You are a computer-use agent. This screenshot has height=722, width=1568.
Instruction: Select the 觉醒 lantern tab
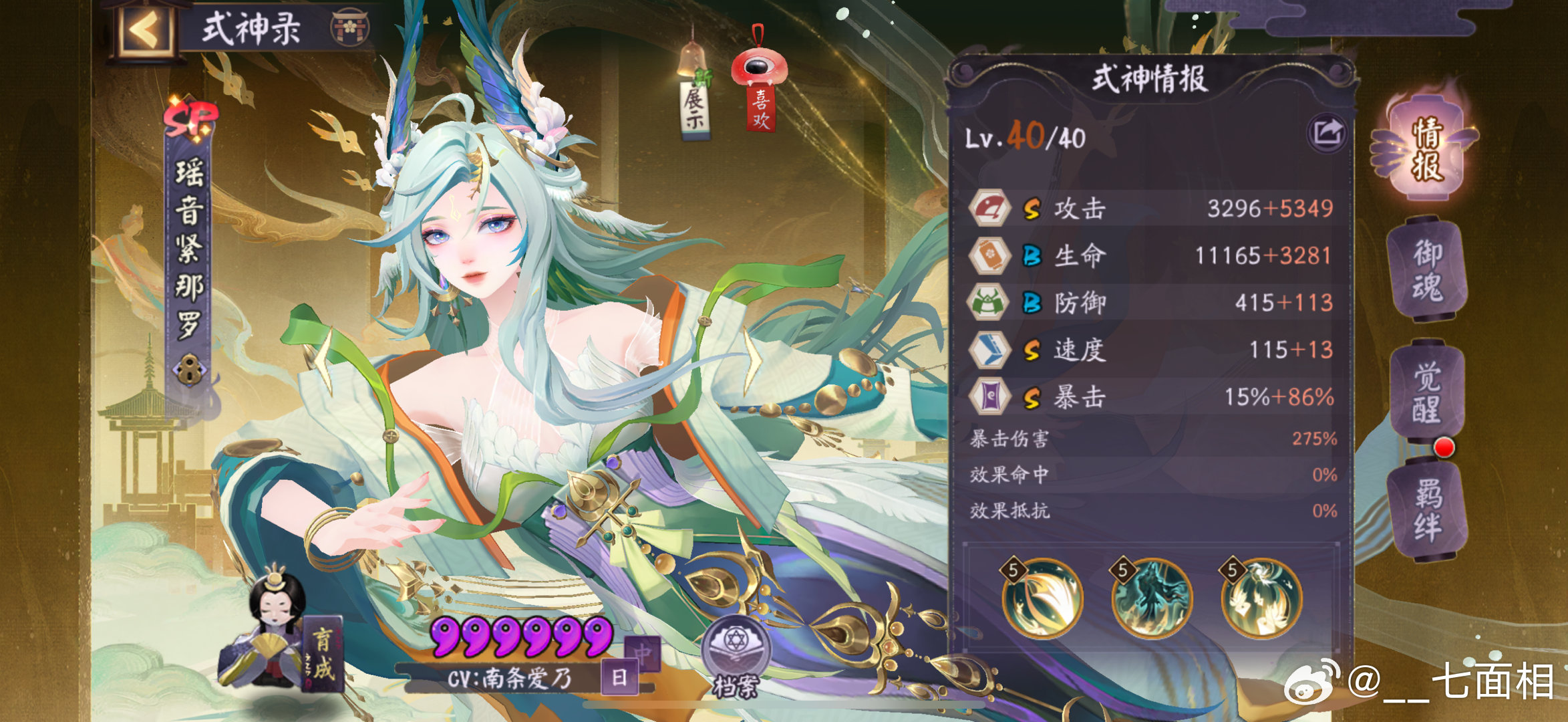(1428, 393)
